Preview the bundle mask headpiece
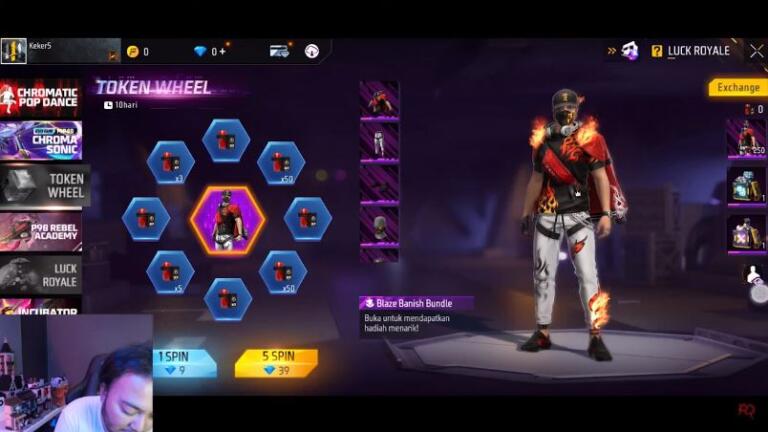The image size is (768, 432). point(379,225)
